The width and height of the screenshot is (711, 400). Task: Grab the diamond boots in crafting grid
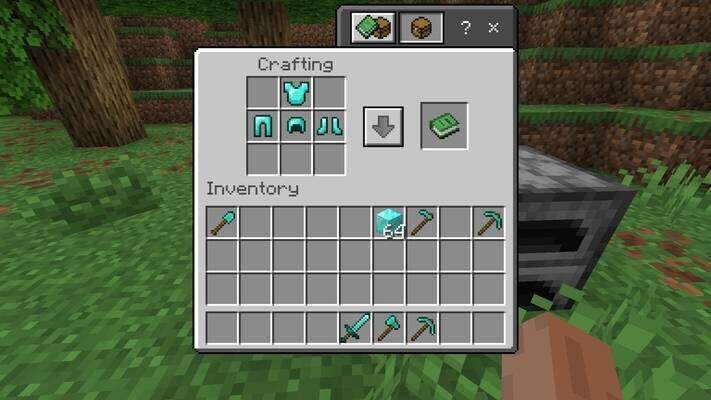tap(329, 127)
